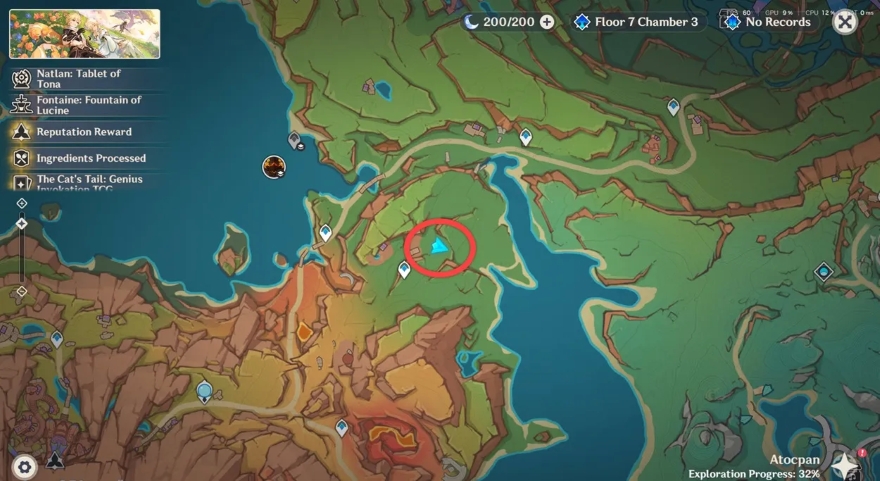Viewport: 880px width, 481px height.
Task: Select the cyan player position arrow
Action: coord(438,245)
